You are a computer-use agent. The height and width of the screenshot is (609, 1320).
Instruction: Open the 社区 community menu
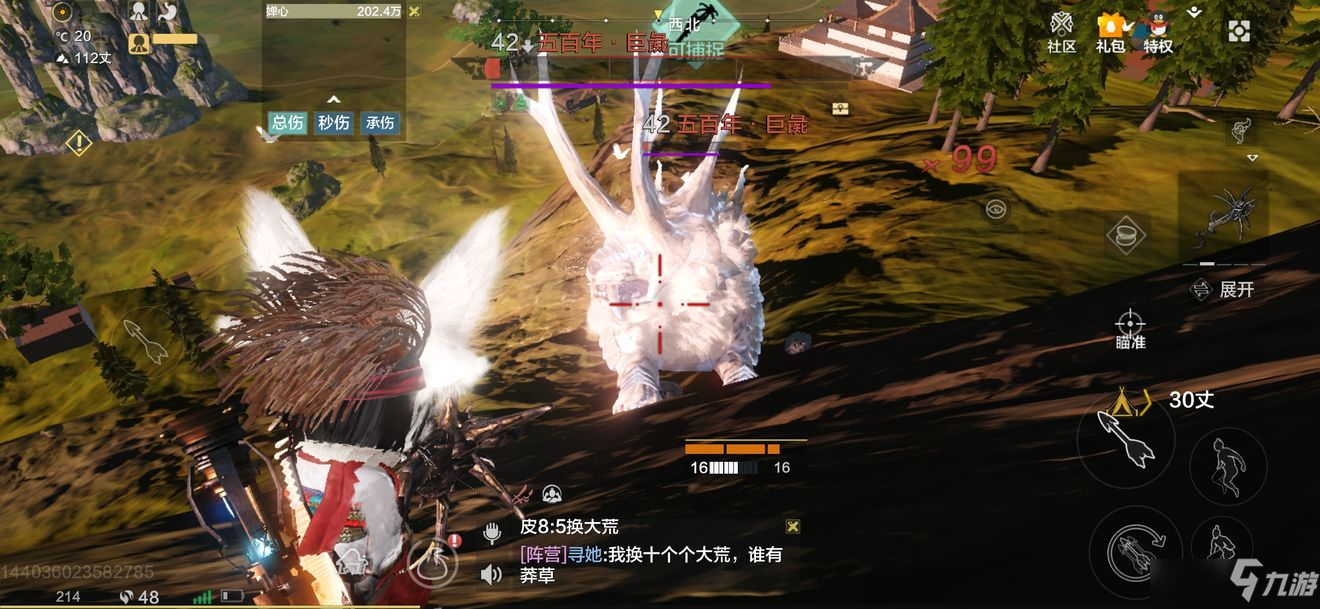pyautogui.click(x=1061, y=32)
